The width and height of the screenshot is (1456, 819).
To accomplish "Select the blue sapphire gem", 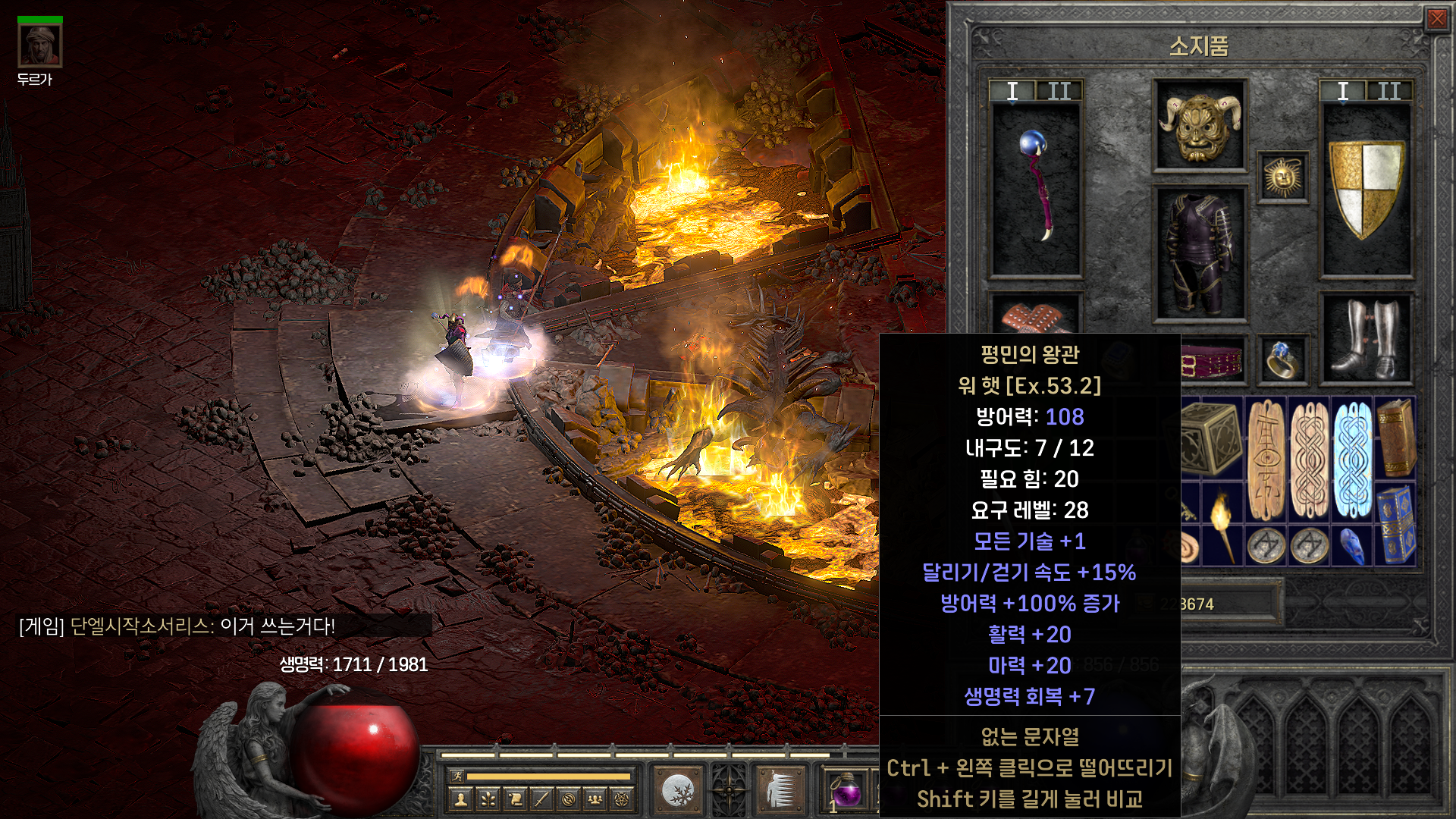I will point(1353,546).
